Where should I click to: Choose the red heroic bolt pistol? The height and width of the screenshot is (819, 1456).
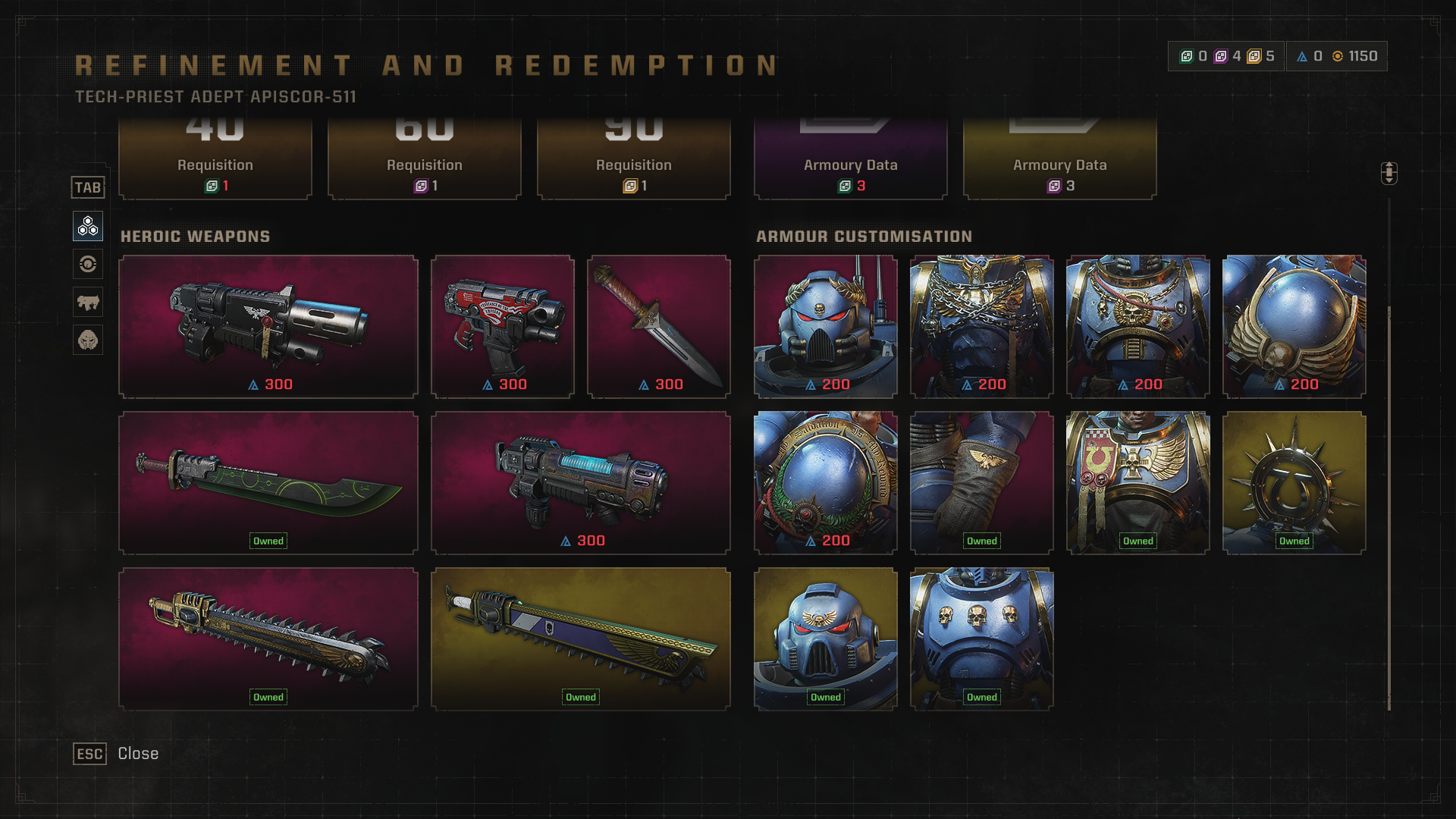point(503,326)
